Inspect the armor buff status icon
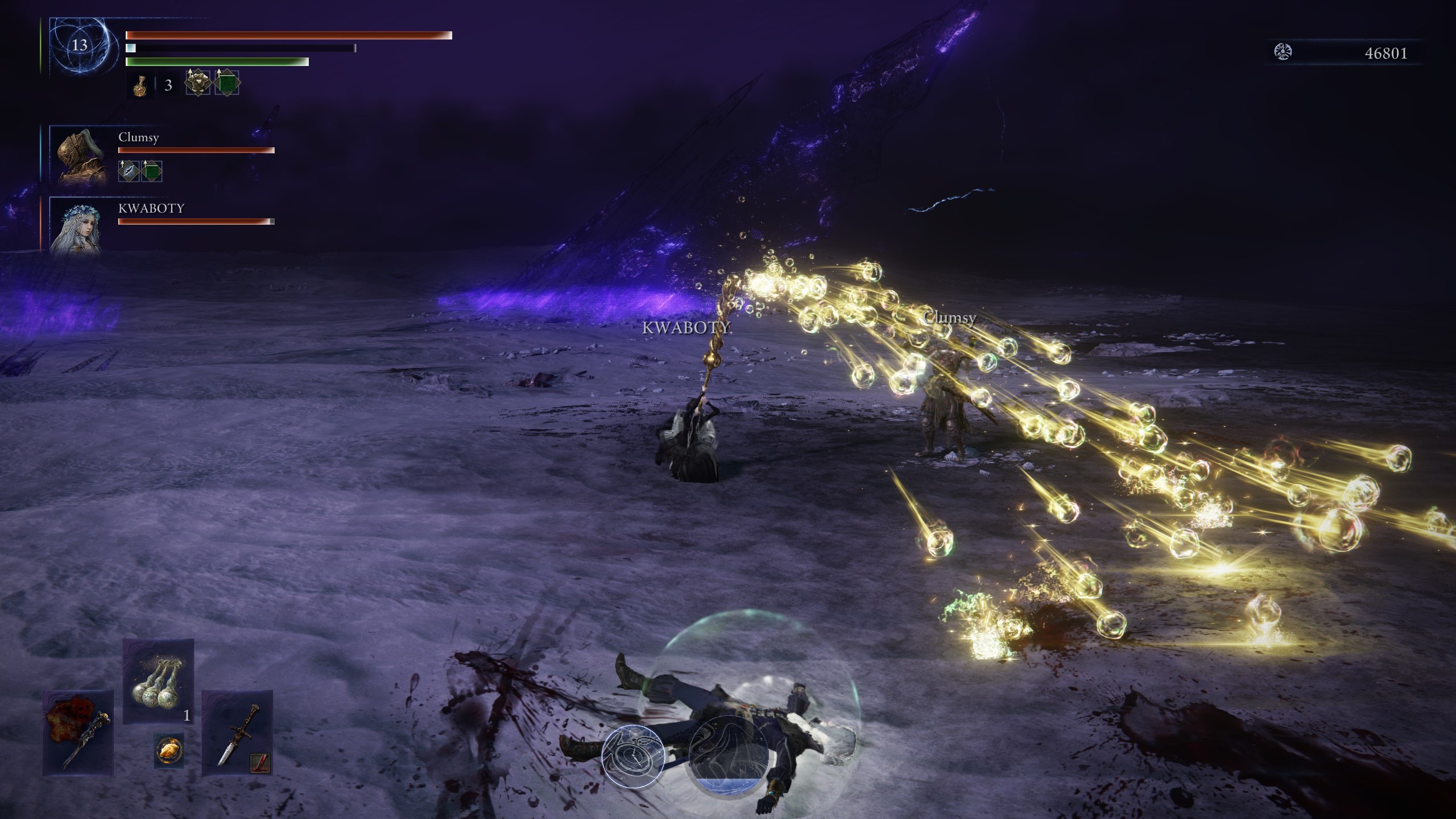 click(x=198, y=83)
